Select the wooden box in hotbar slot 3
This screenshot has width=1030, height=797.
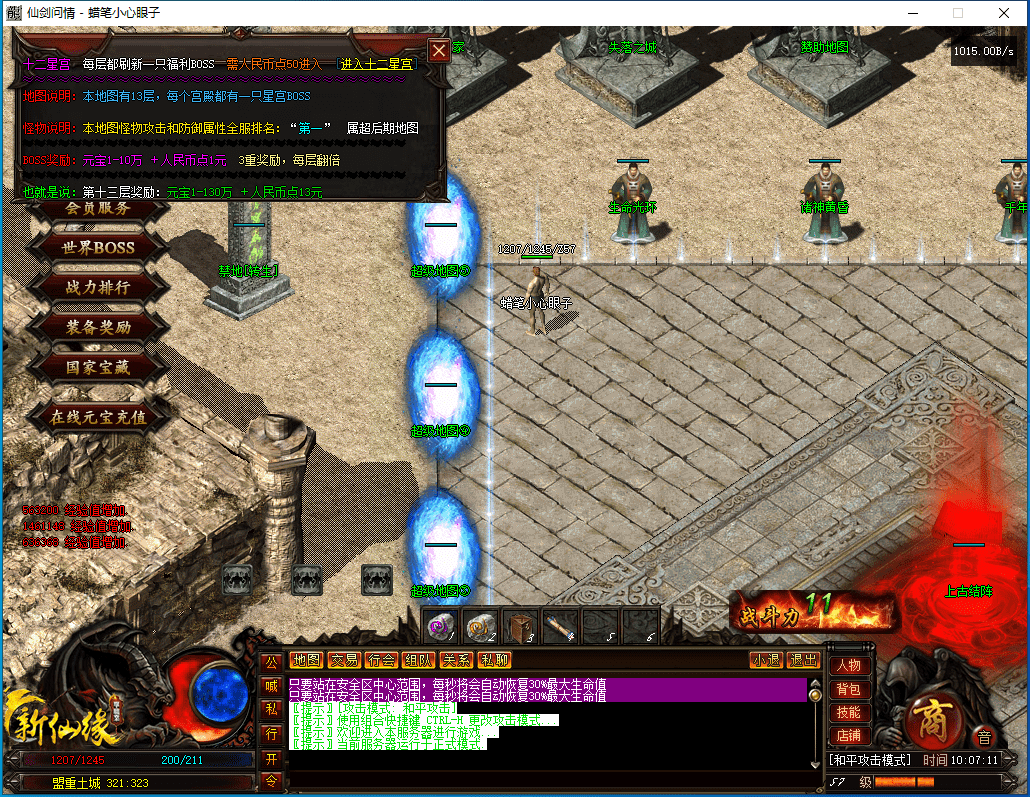(520, 627)
